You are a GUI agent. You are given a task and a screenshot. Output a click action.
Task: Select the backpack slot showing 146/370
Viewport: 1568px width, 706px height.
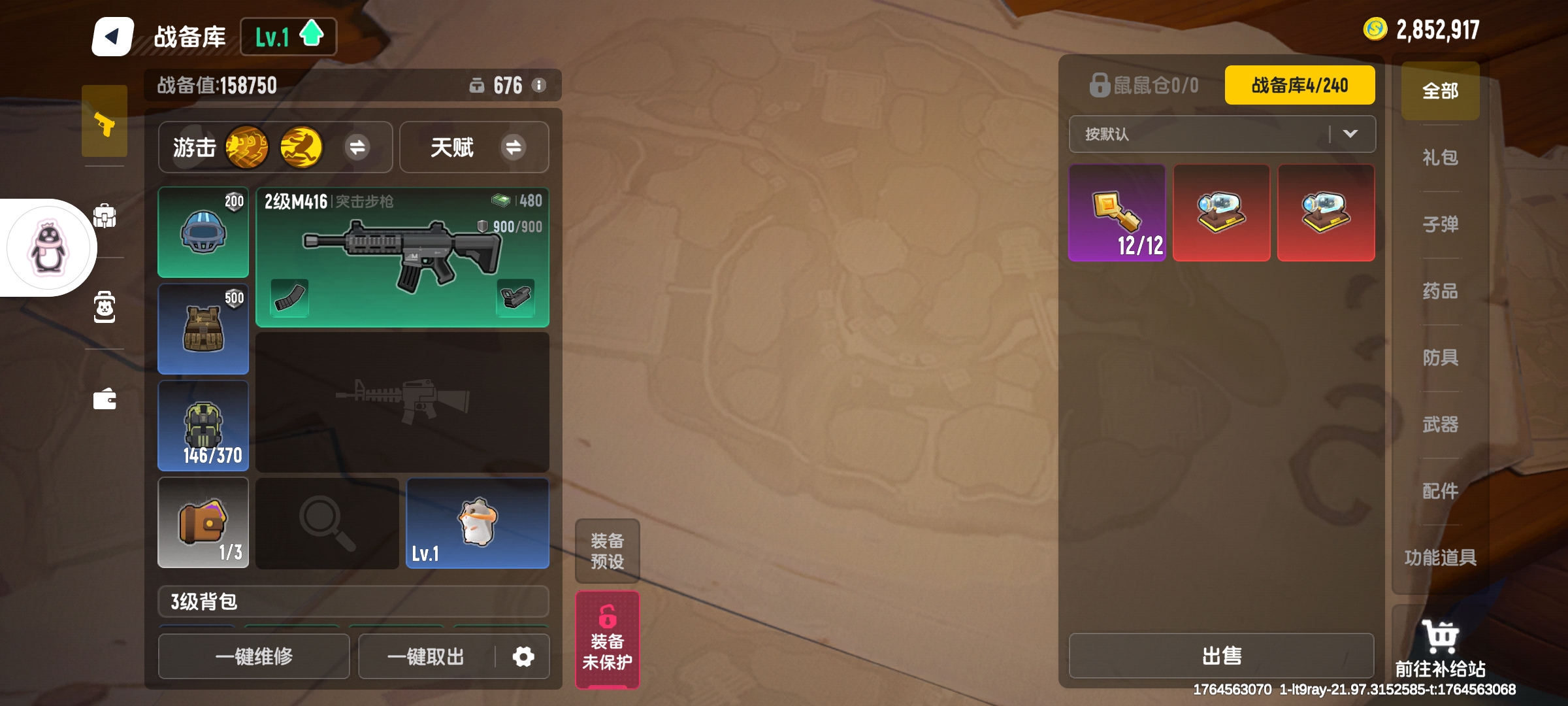[x=203, y=426]
